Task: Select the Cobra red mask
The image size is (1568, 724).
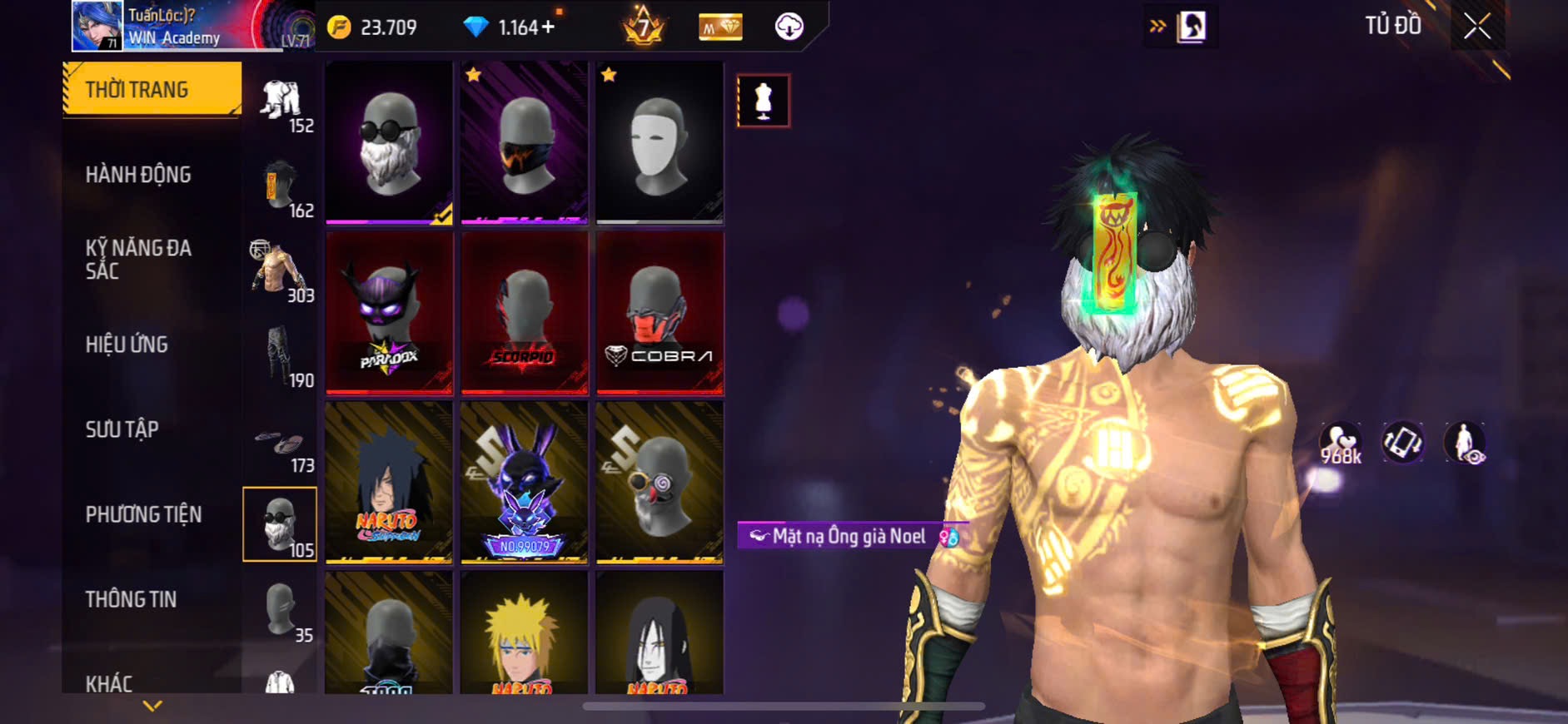Action: (x=659, y=312)
